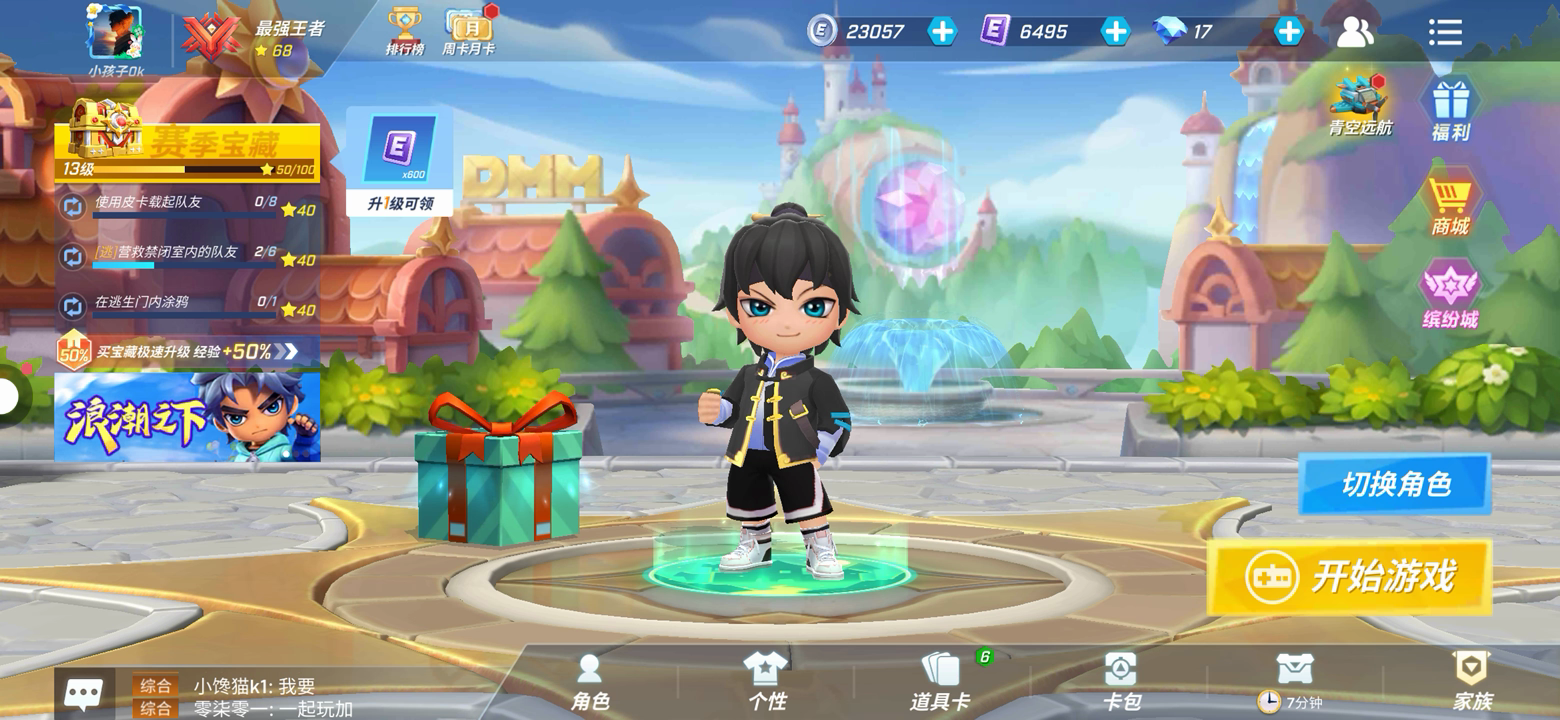Screen dimensions: 1560x720
Task: Open the 角色 character tab
Action: [590, 682]
